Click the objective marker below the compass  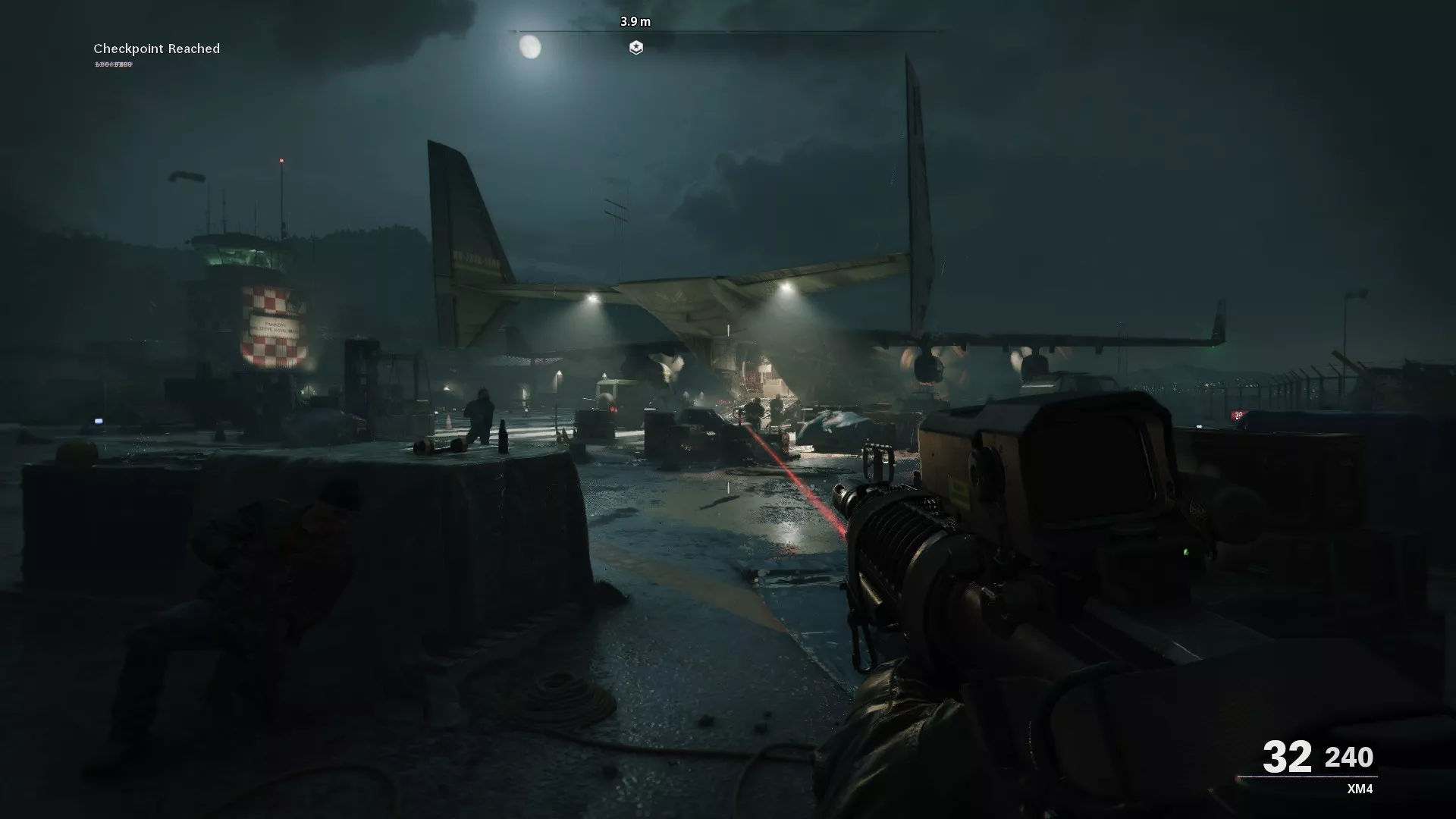(637, 49)
